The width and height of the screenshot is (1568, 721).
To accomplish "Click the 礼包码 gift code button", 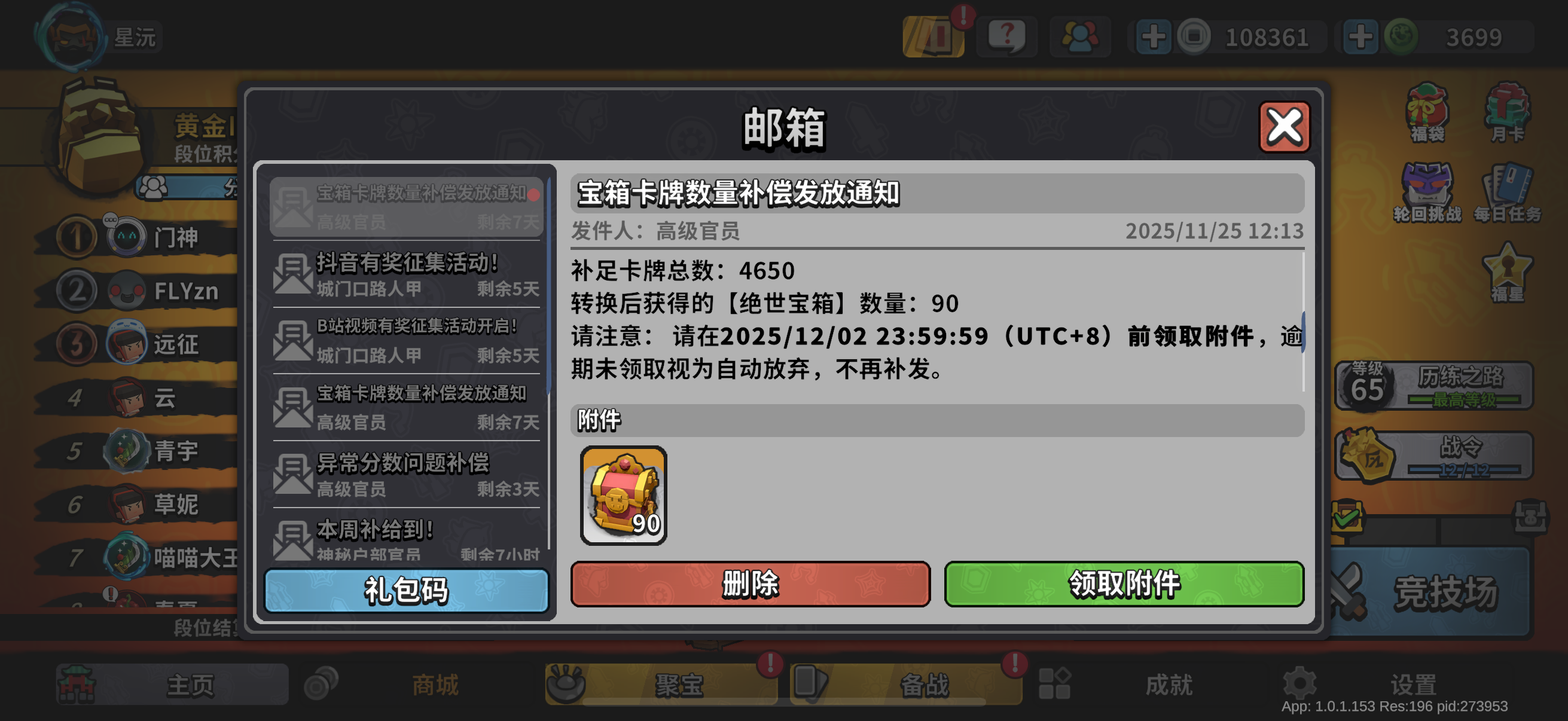I will tap(405, 589).
